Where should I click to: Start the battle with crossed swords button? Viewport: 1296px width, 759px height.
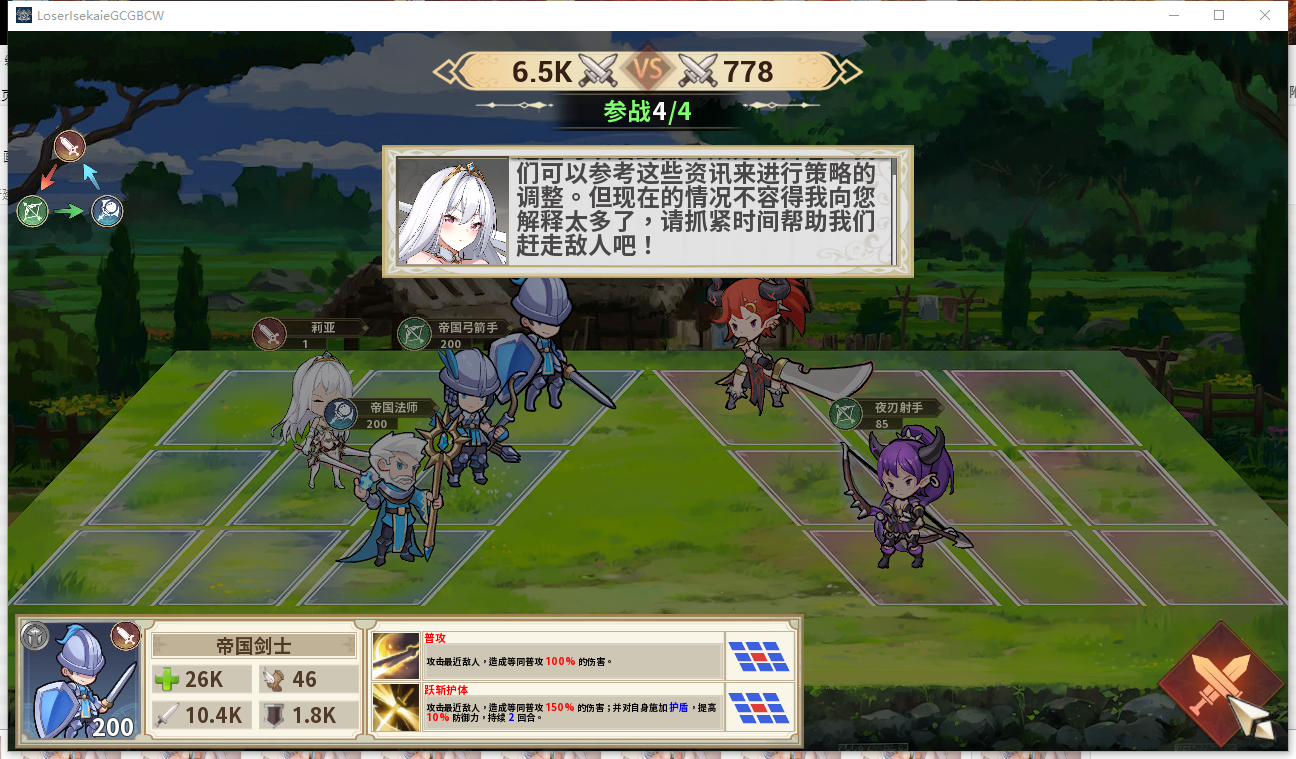[1219, 684]
